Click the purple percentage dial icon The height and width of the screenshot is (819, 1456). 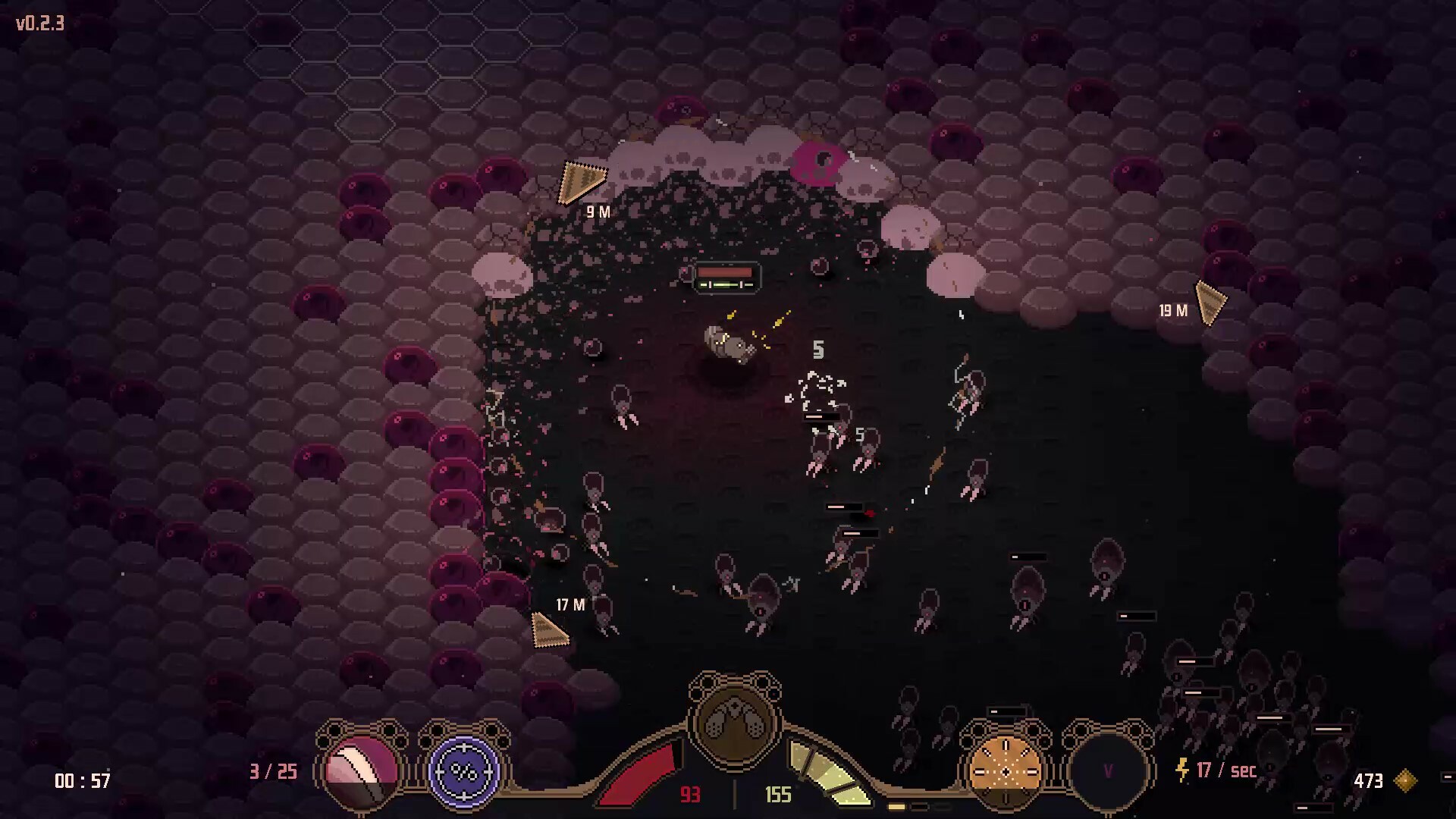464,773
